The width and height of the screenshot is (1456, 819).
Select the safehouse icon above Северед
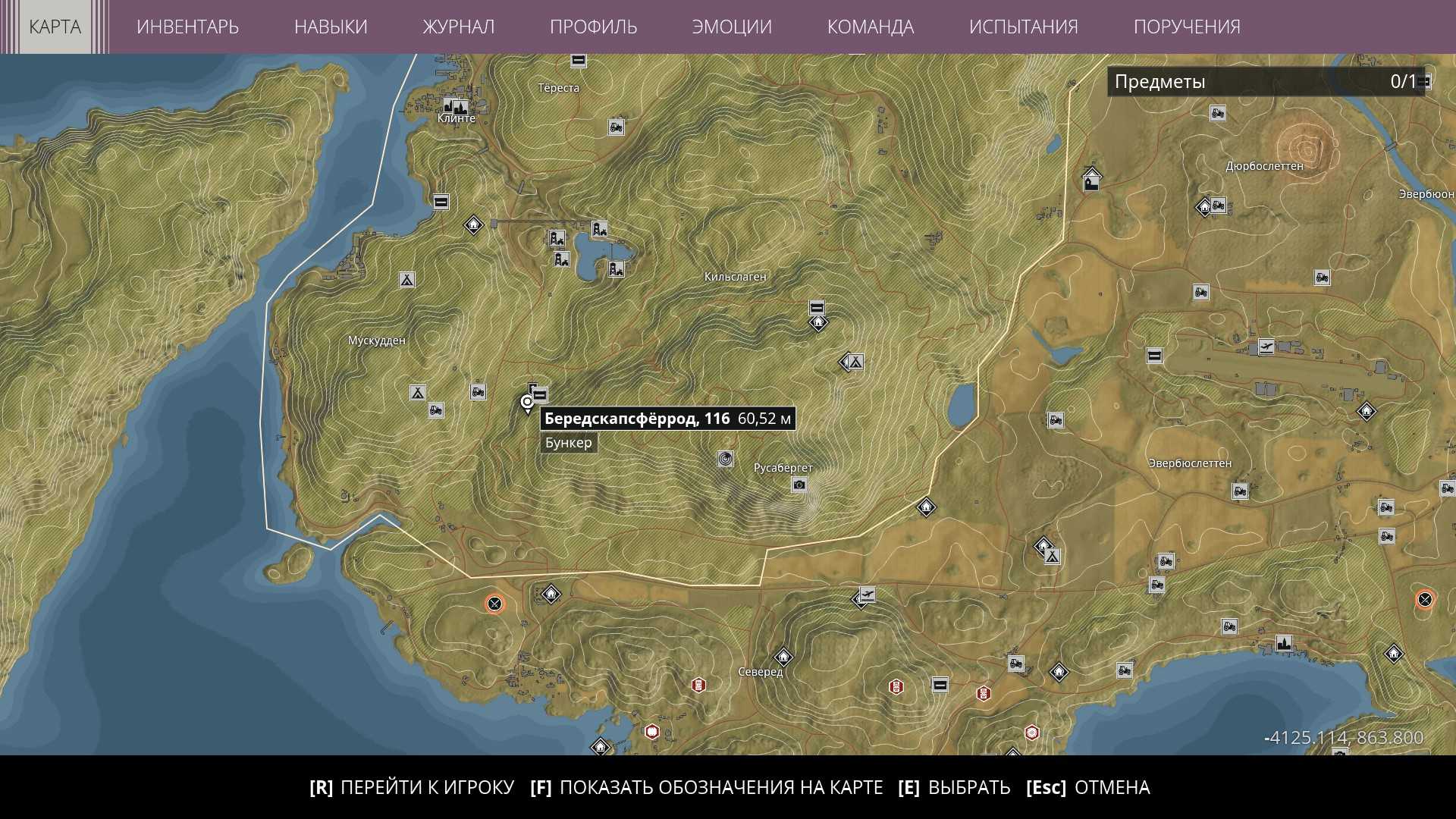point(783,656)
